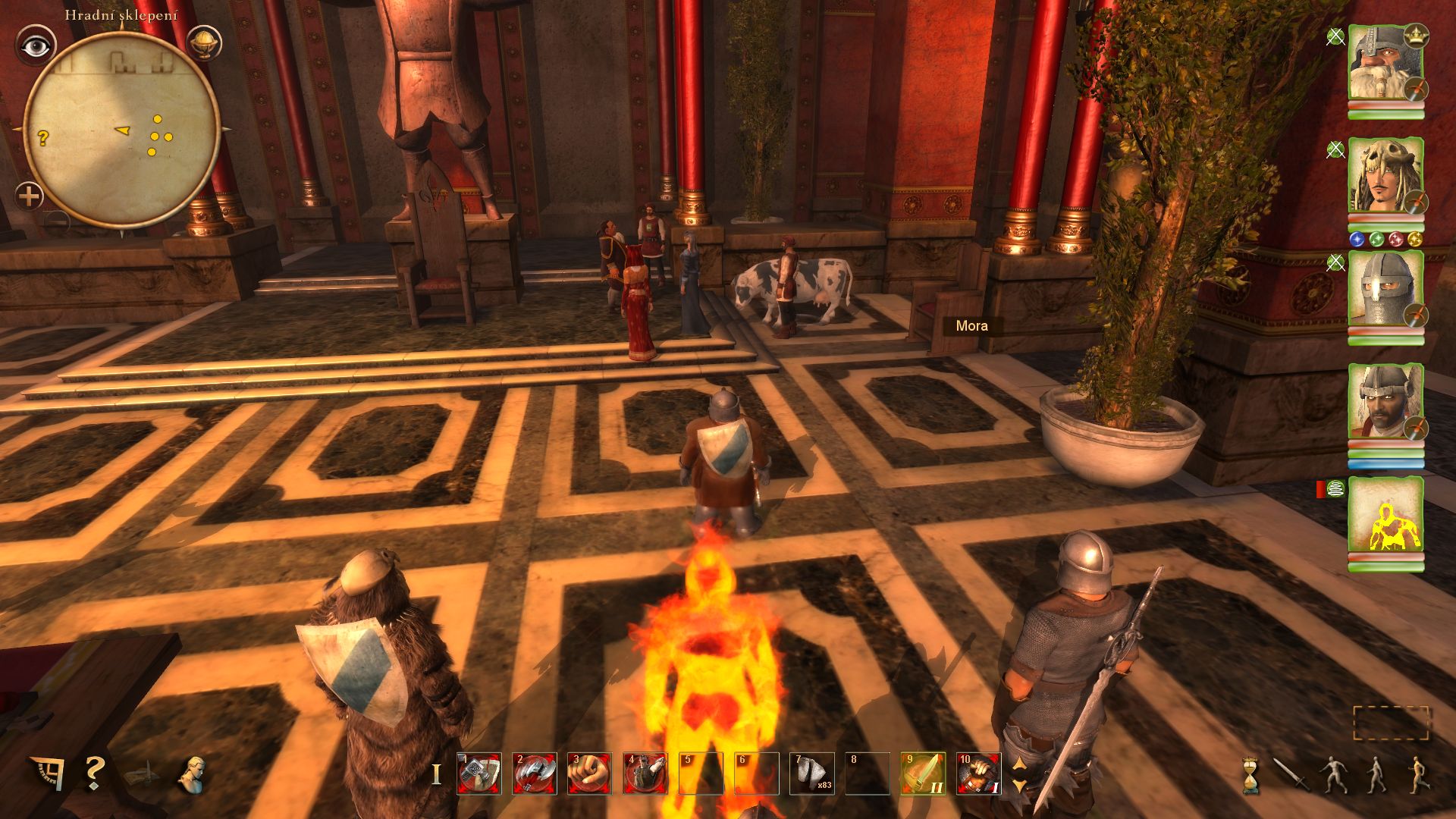Open the character sheet bust icon
This screenshot has height=819, width=1456.
[x=193, y=773]
